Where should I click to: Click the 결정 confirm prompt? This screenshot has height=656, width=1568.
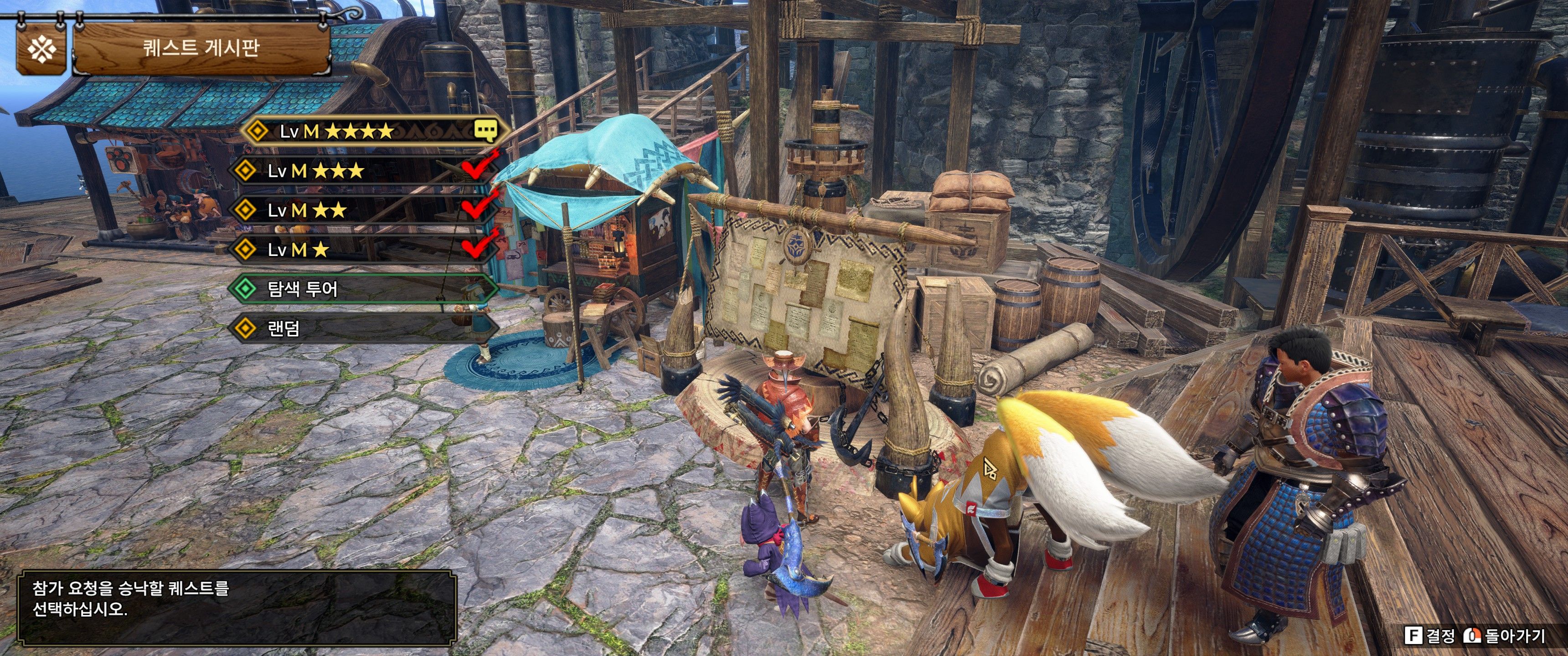pos(1430,636)
